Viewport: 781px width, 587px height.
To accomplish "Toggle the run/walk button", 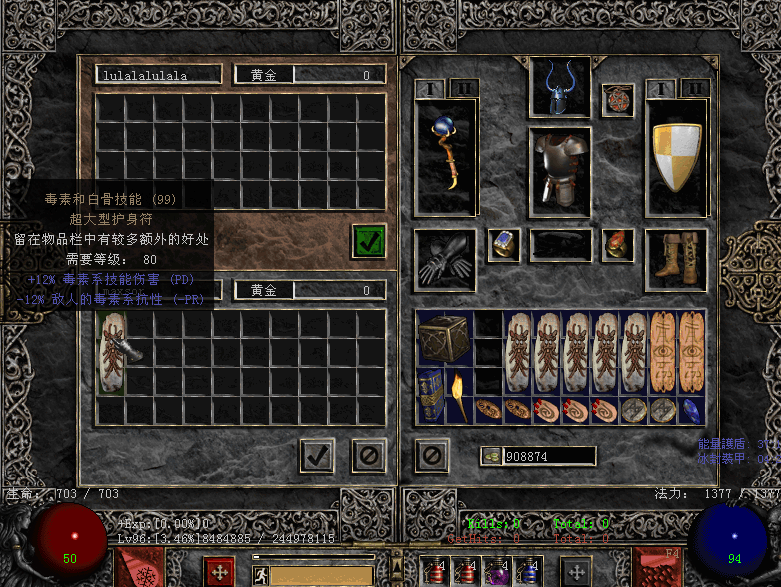I will (261, 574).
